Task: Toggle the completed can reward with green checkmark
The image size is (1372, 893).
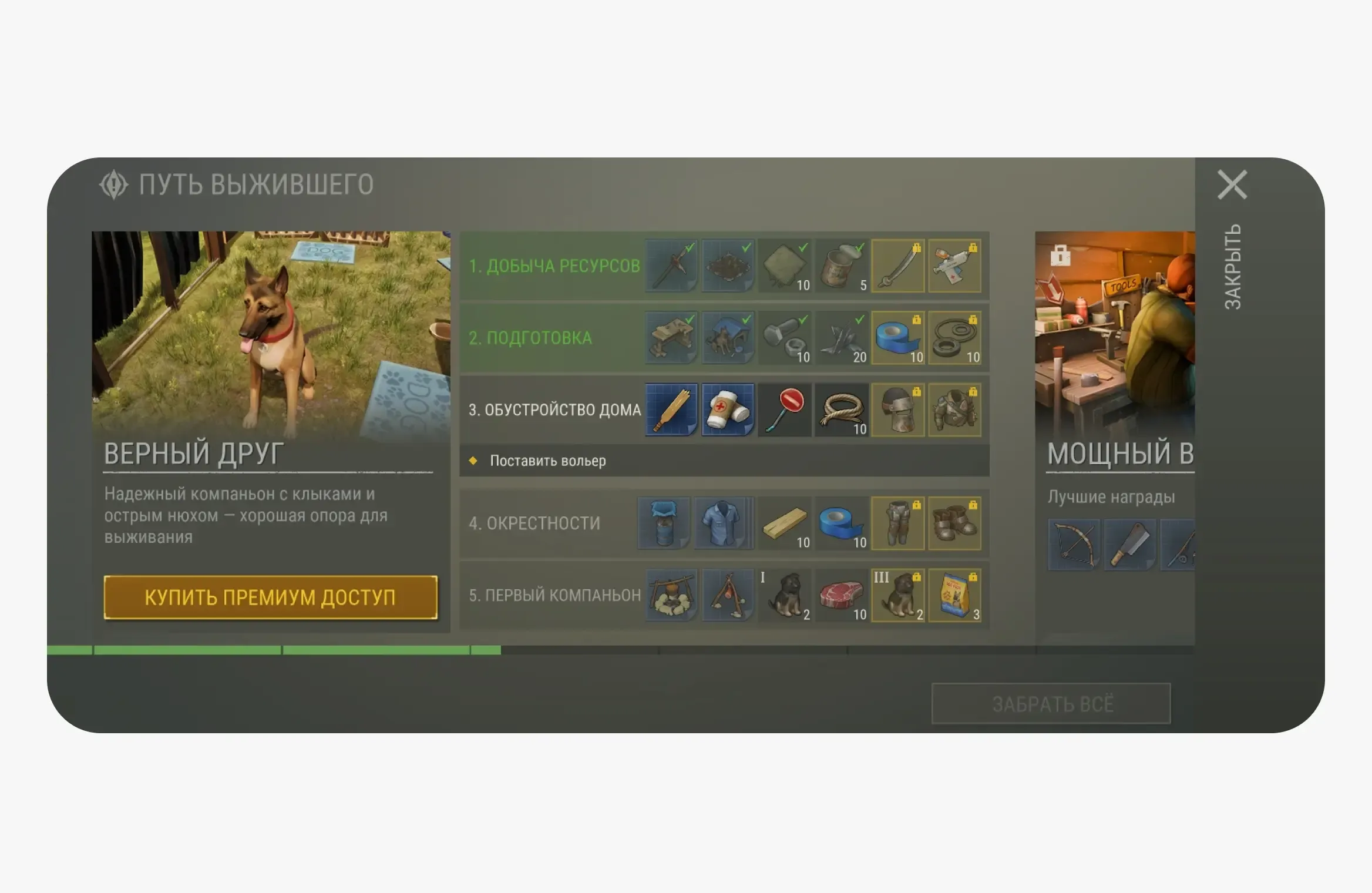Action: [x=841, y=266]
